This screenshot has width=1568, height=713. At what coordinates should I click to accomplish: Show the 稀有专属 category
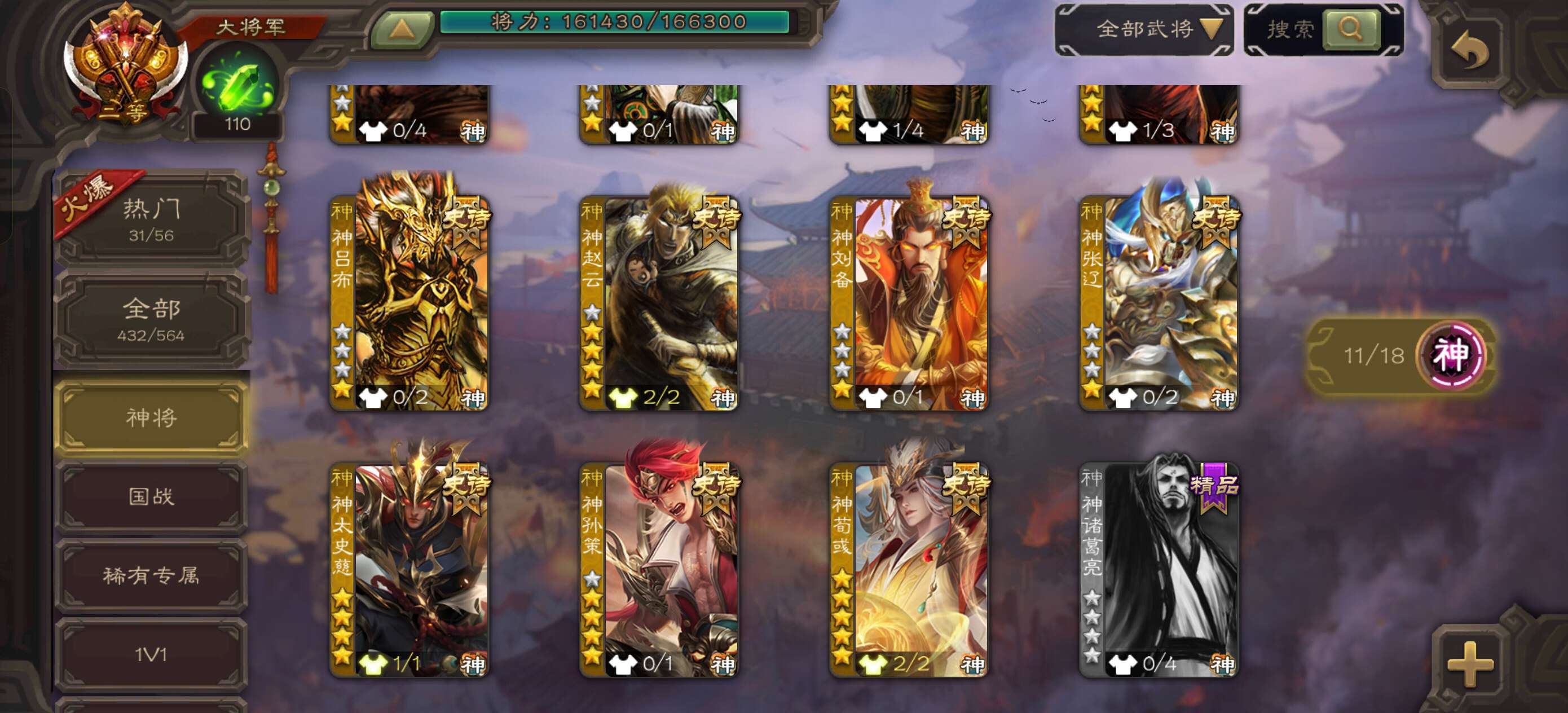click(152, 575)
